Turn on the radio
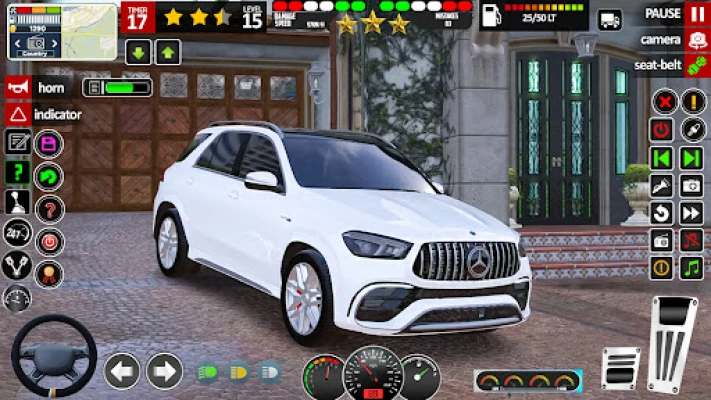 [x=662, y=240]
